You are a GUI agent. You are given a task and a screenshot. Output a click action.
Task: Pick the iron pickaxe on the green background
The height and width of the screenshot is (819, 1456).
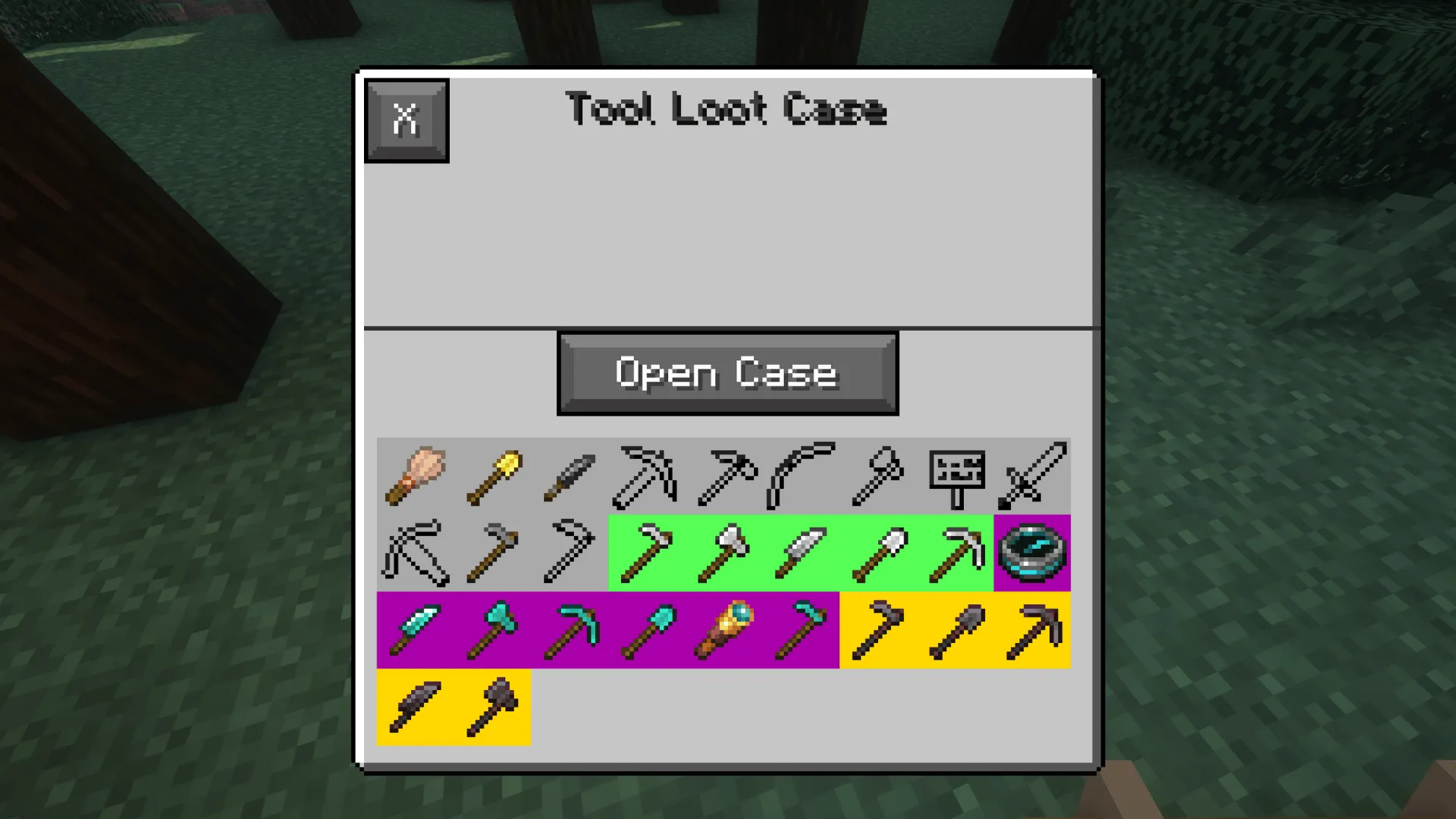click(955, 552)
